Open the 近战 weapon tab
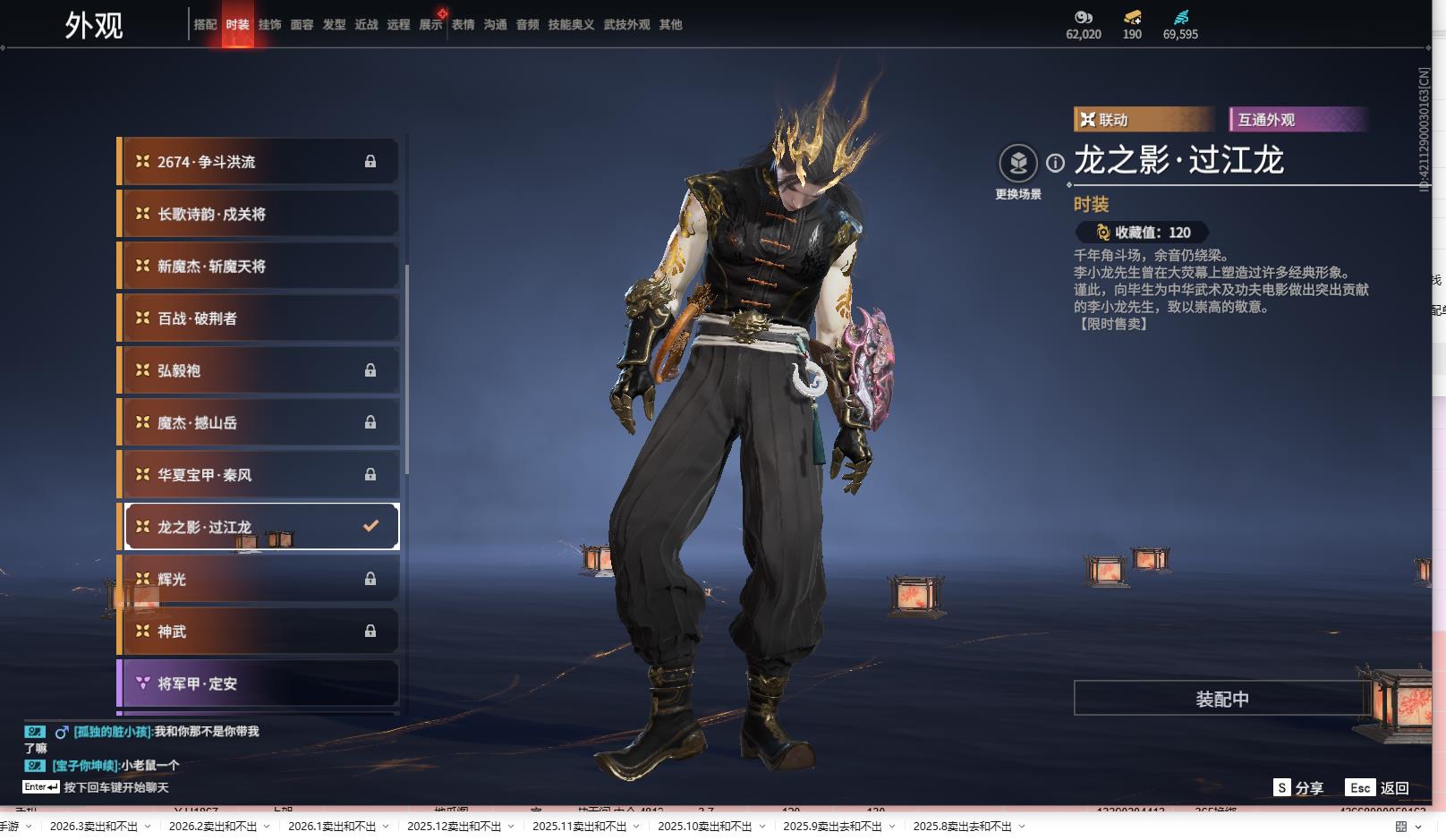1446x840 pixels. [366, 25]
